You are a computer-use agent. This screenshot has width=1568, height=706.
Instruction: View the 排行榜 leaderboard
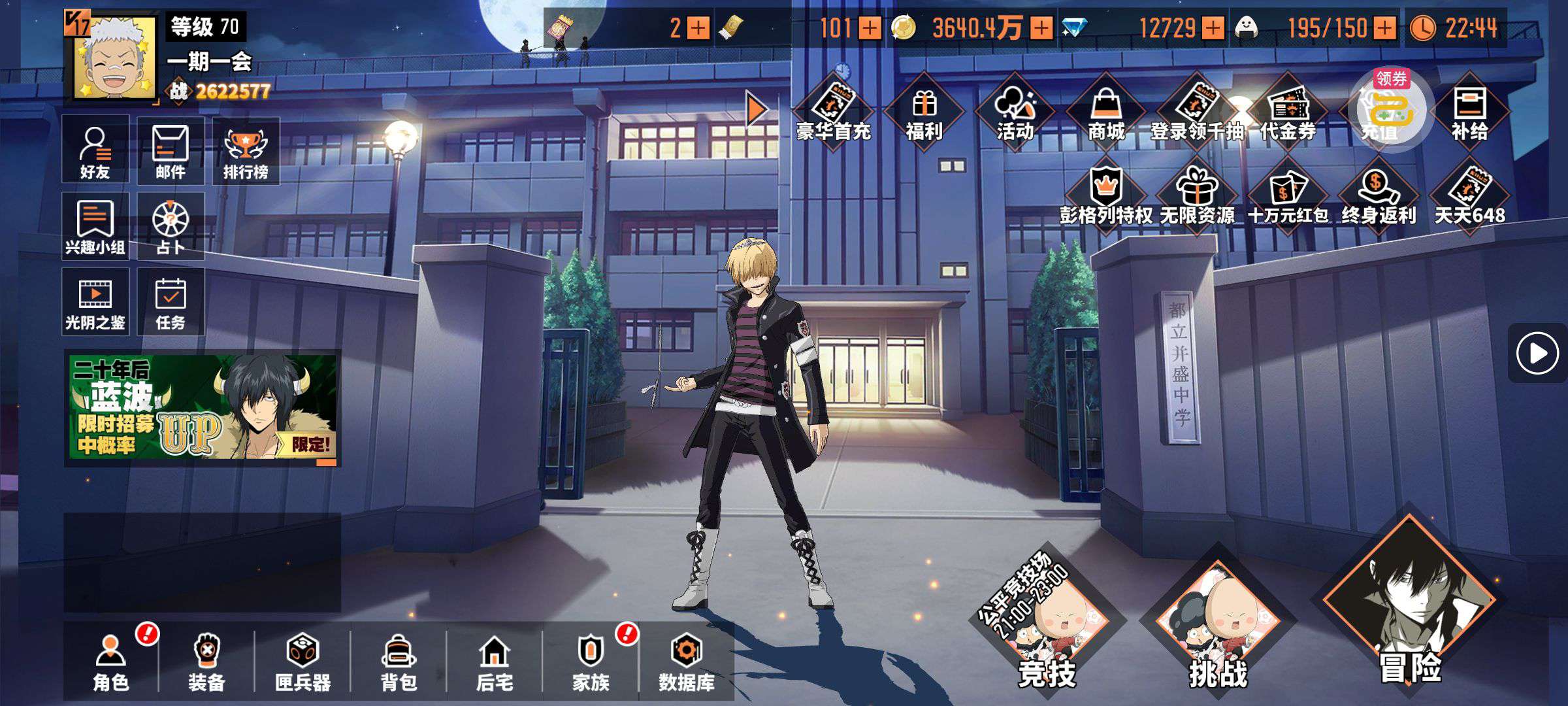(x=246, y=152)
